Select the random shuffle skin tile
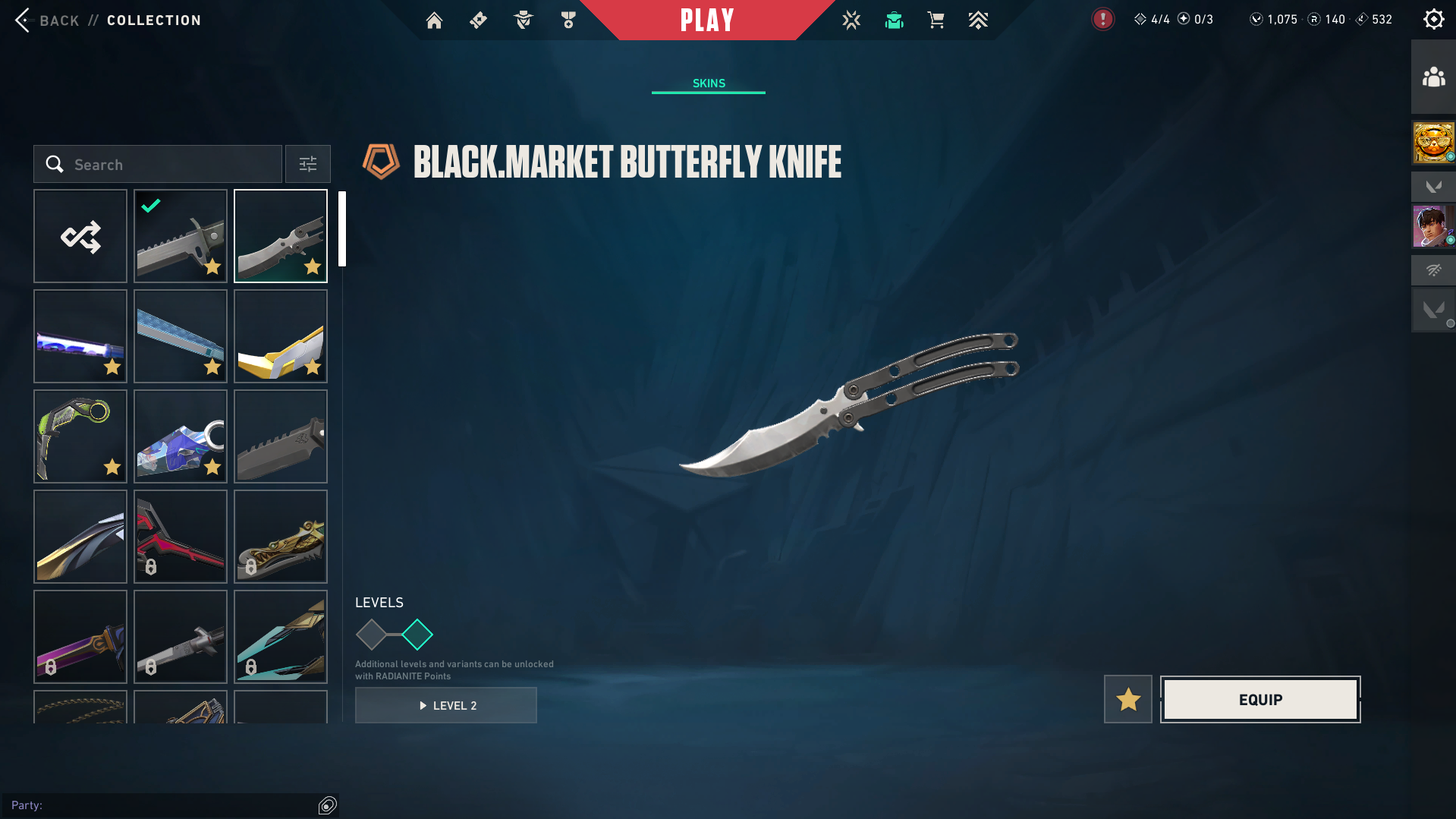Screen dimensions: 1456x819 click(80, 237)
